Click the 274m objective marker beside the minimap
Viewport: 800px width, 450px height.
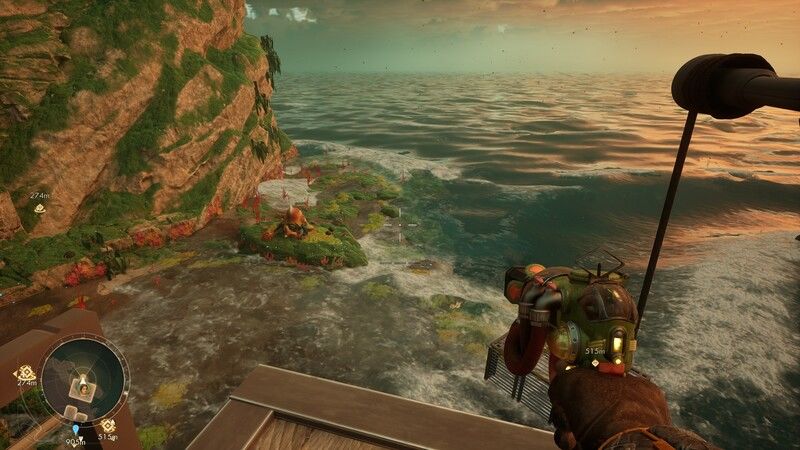[x=24, y=372]
